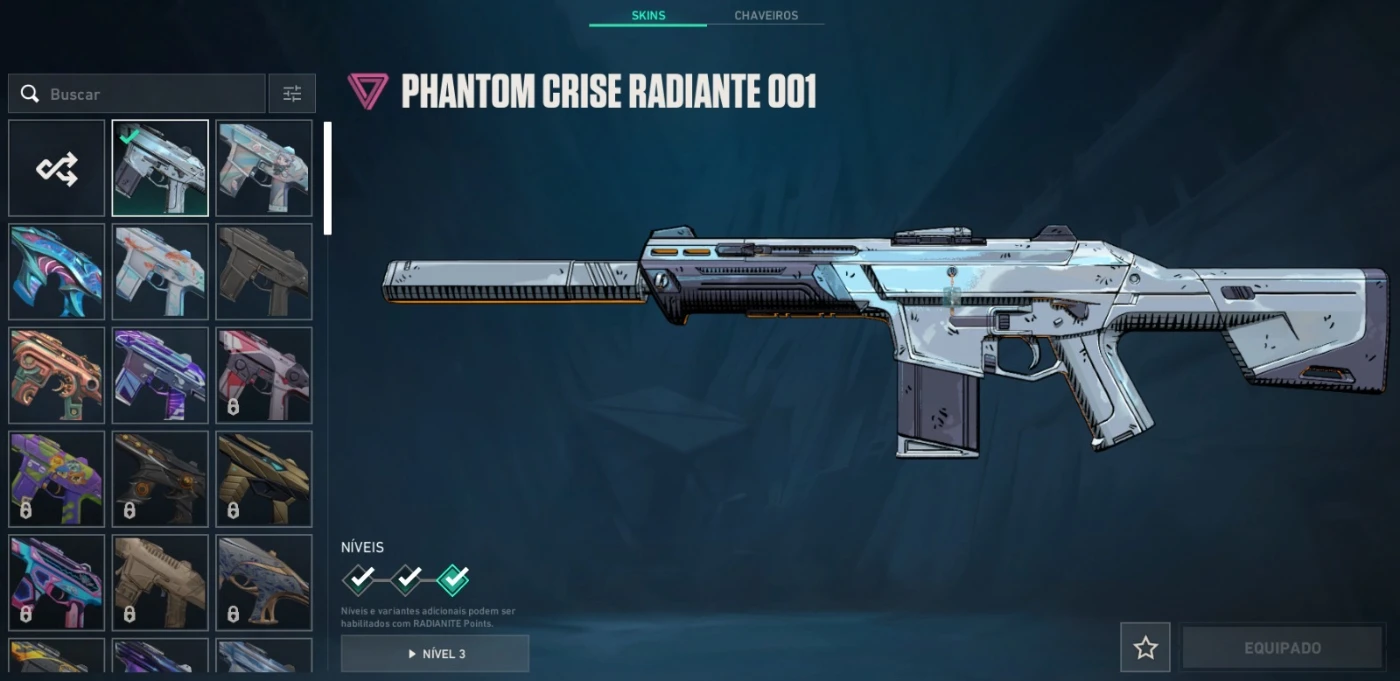Select the equipped Crise Radiante skin thumbnail
1400x681 pixels.
coord(160,168)
